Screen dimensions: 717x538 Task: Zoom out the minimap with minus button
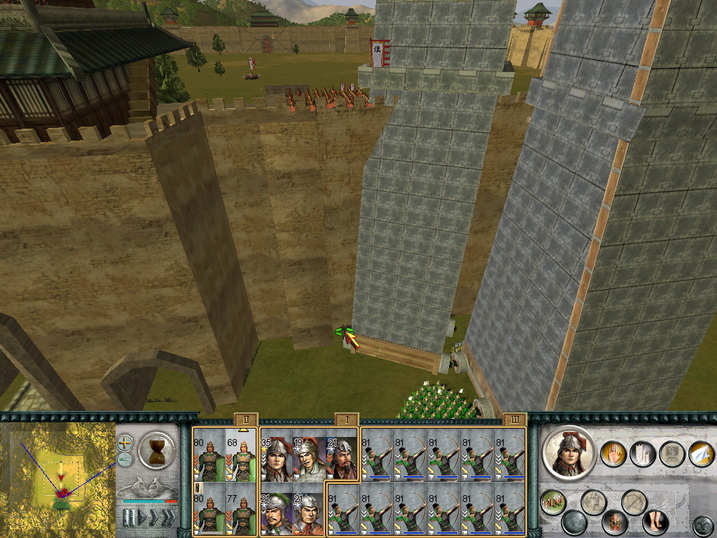(x=125, y=459)
